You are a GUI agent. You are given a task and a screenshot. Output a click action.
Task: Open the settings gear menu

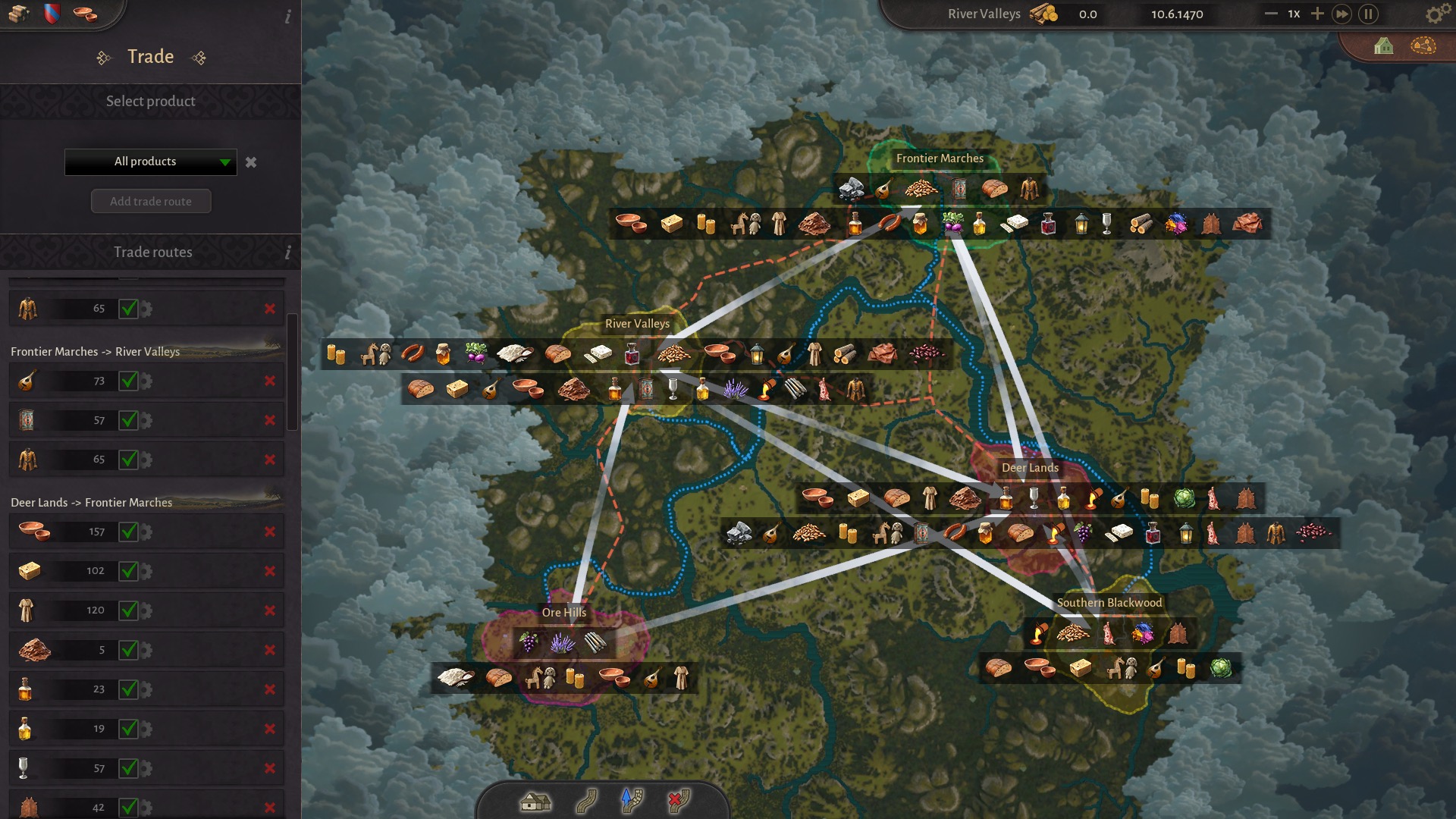click(1434, 14)
